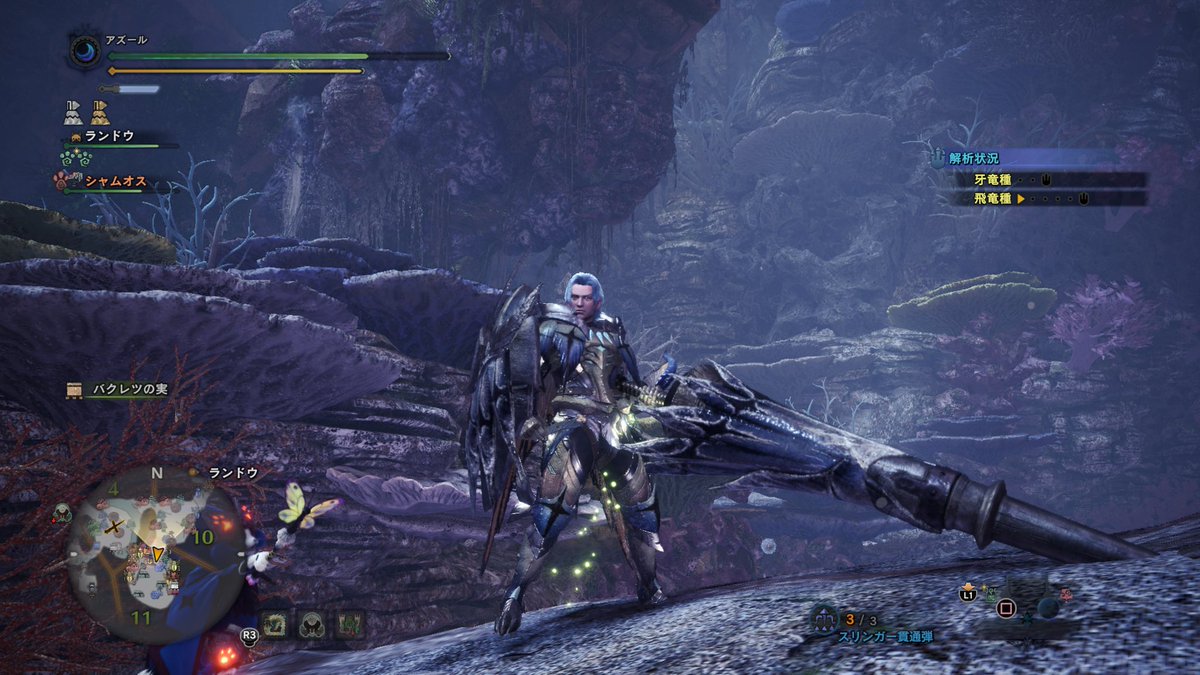Click the Palico ランドウ name entry
1200x675 pixels.
(109, 136)
